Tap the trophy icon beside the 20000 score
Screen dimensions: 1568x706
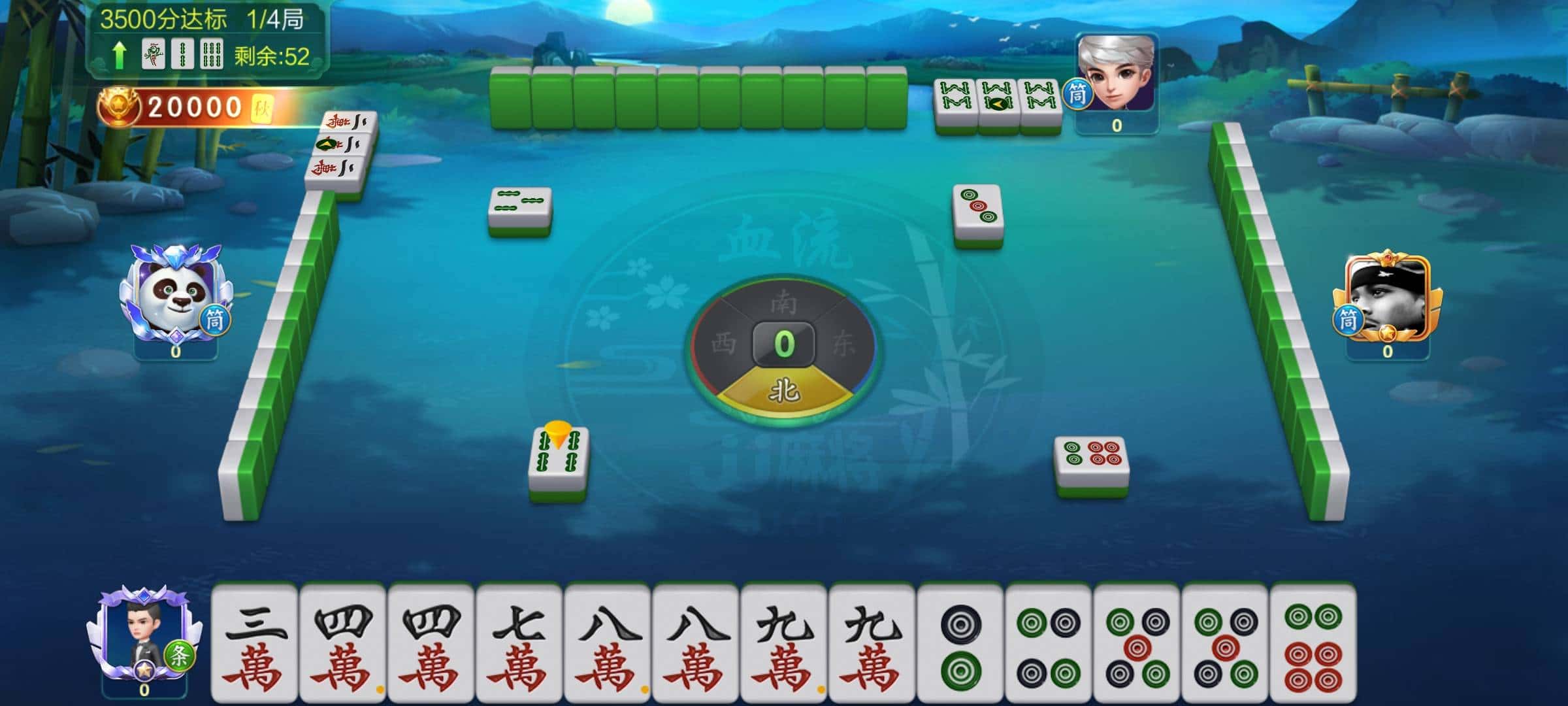point(120,106)
